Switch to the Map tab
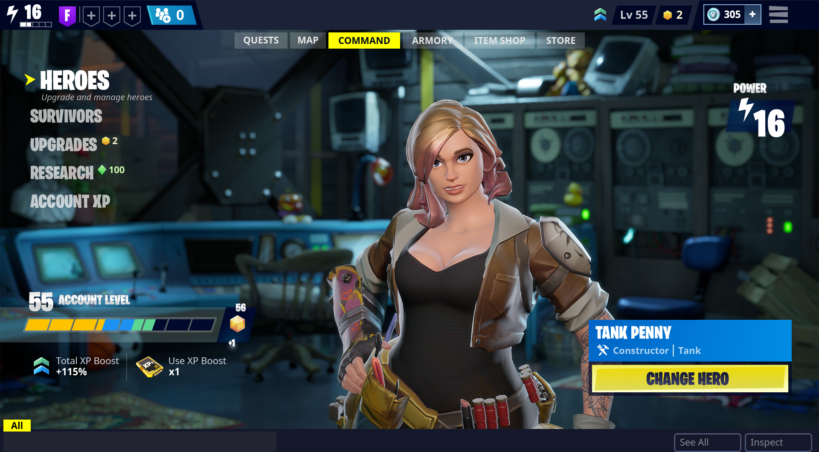 [308, 41]
